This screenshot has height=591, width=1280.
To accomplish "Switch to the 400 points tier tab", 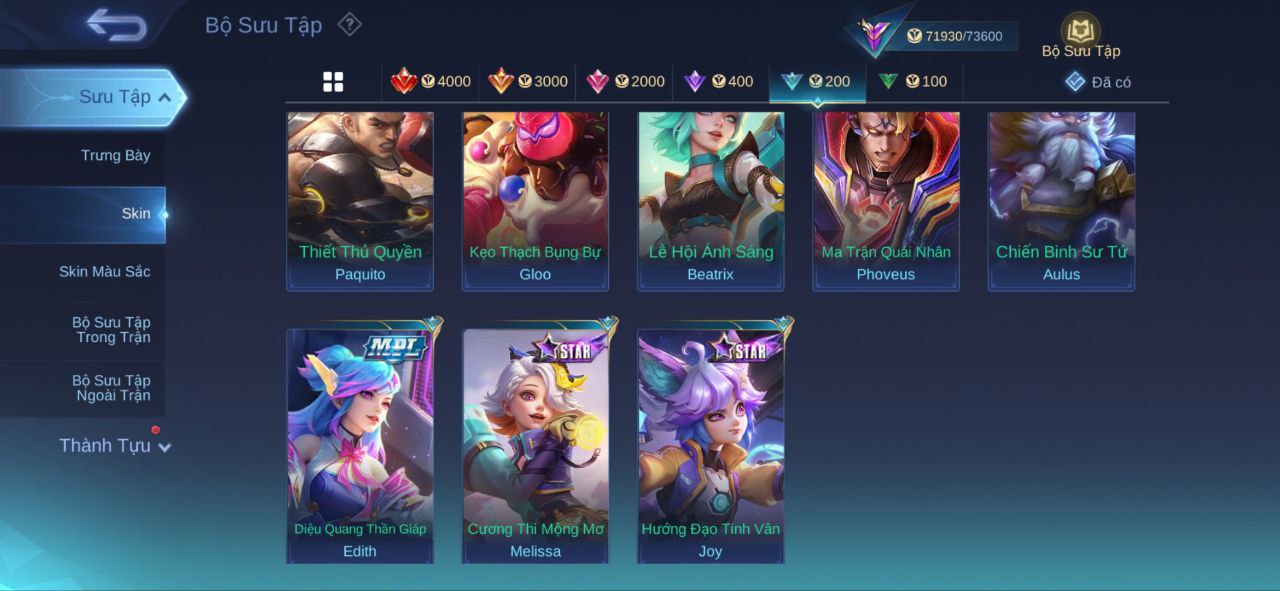I will (719, 82).
